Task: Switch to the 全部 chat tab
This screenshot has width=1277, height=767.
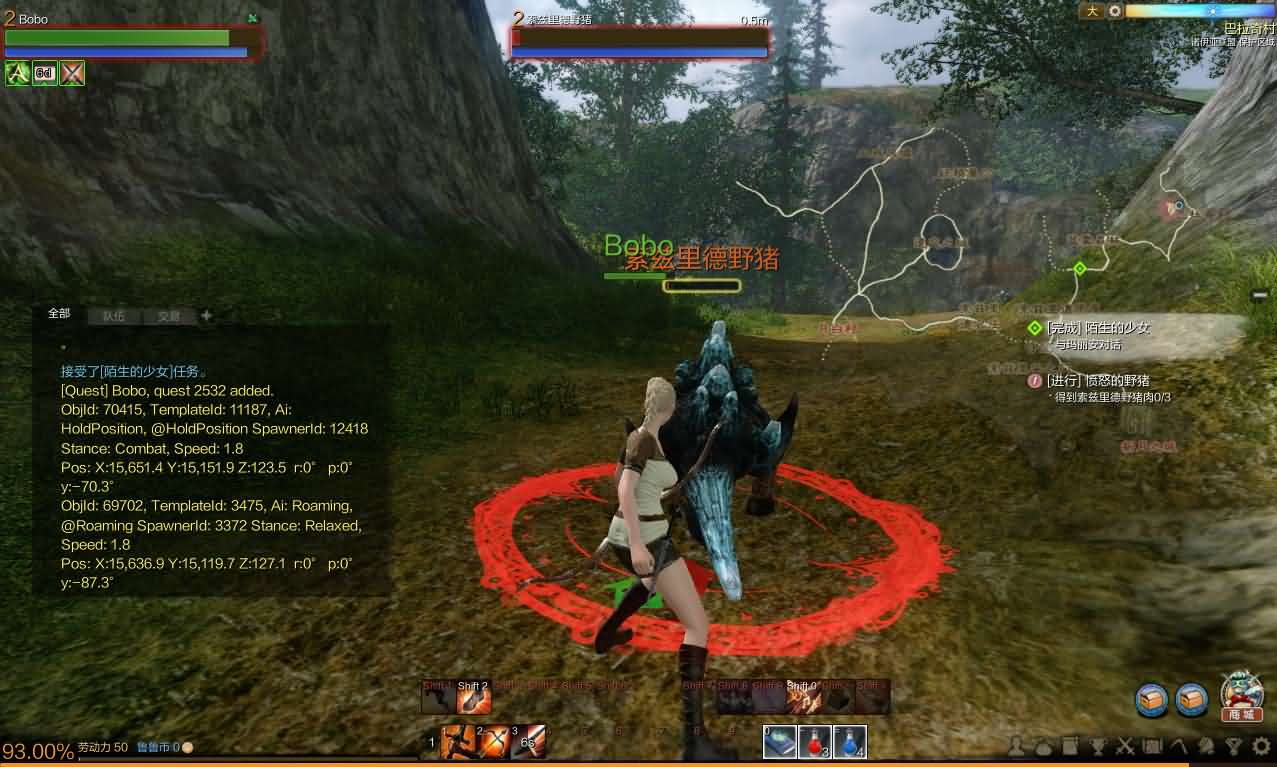Action: pyautogui.click(x=60, y=314)
